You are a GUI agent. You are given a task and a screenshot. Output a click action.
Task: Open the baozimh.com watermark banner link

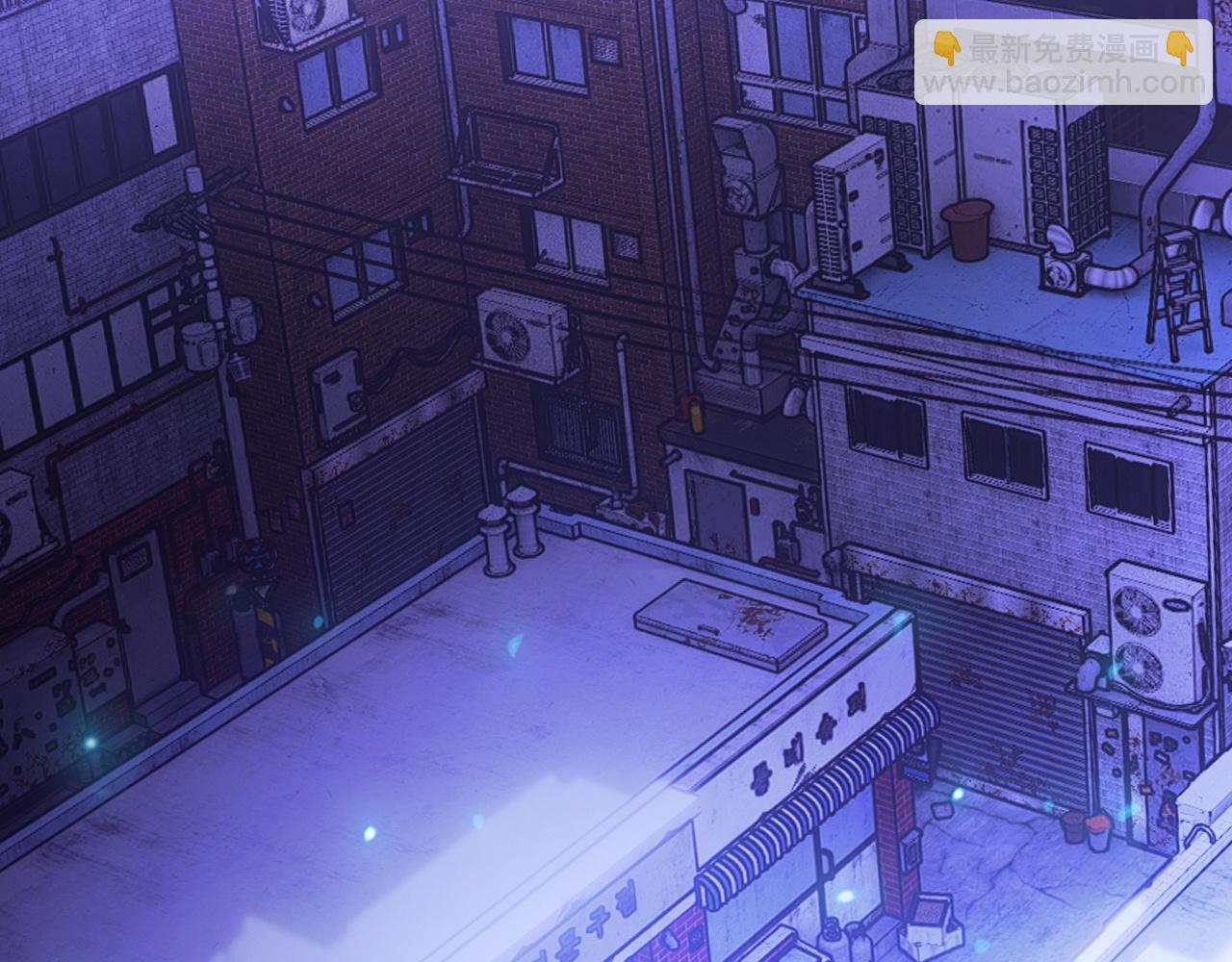pyautogui.click(x=1063, y=63)
